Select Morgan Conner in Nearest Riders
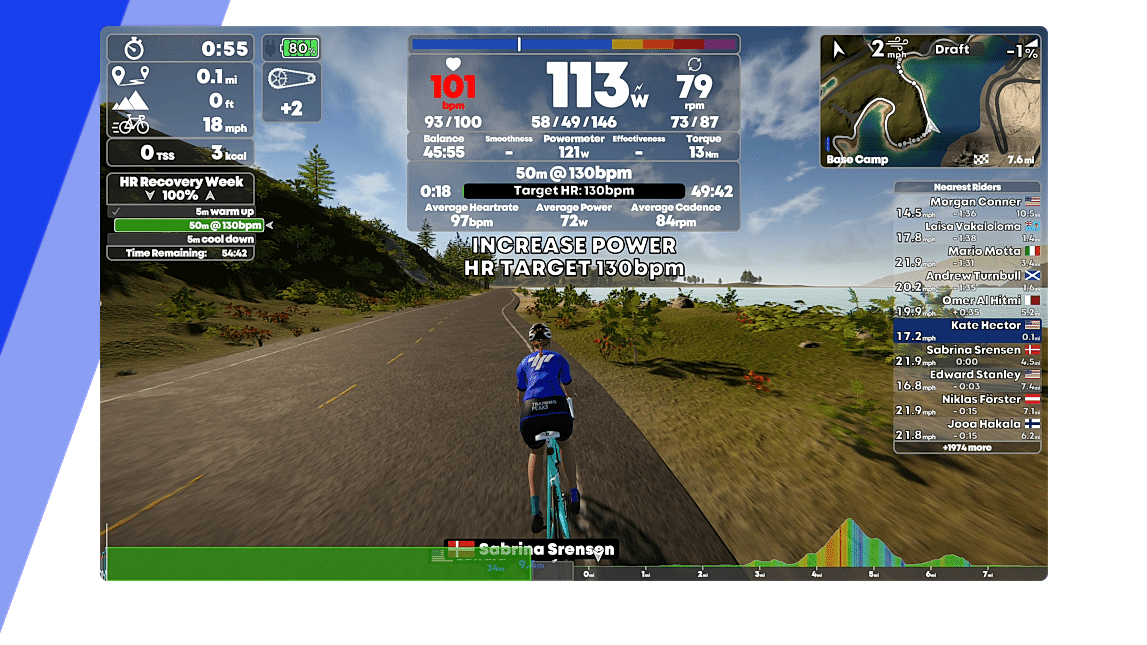Screen dimensions: 1147x645 pyautogui.click(x=966, y=207)
